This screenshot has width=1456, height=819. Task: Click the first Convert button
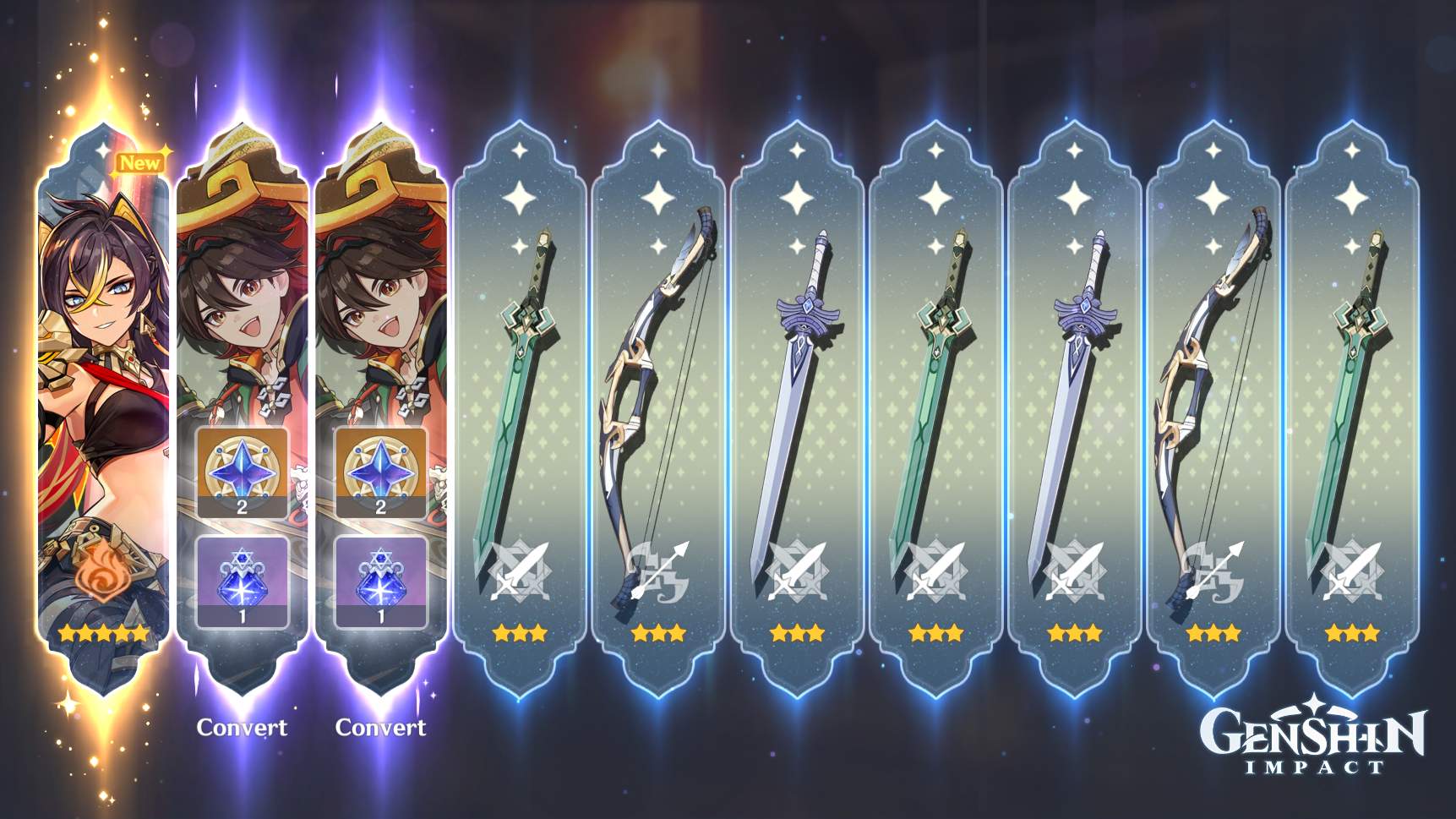242,727
